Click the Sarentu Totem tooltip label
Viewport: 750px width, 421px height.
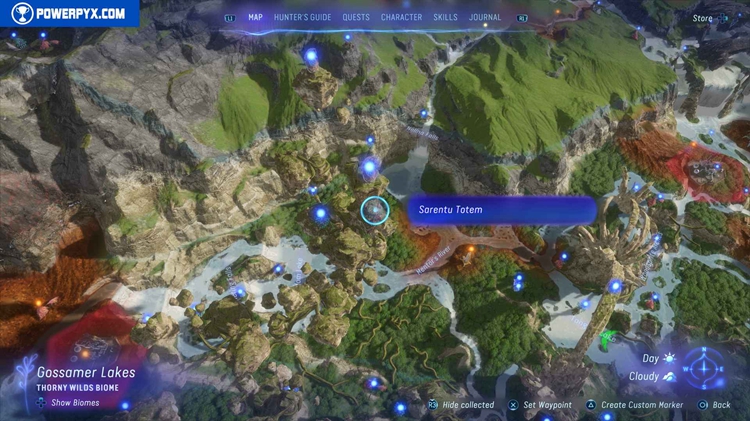pos(501,210)
